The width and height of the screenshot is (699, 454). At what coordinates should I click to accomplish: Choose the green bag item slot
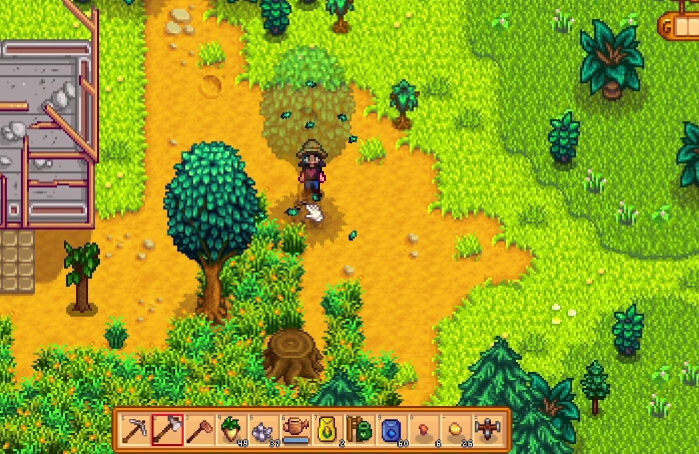click(x=359, y=429)
